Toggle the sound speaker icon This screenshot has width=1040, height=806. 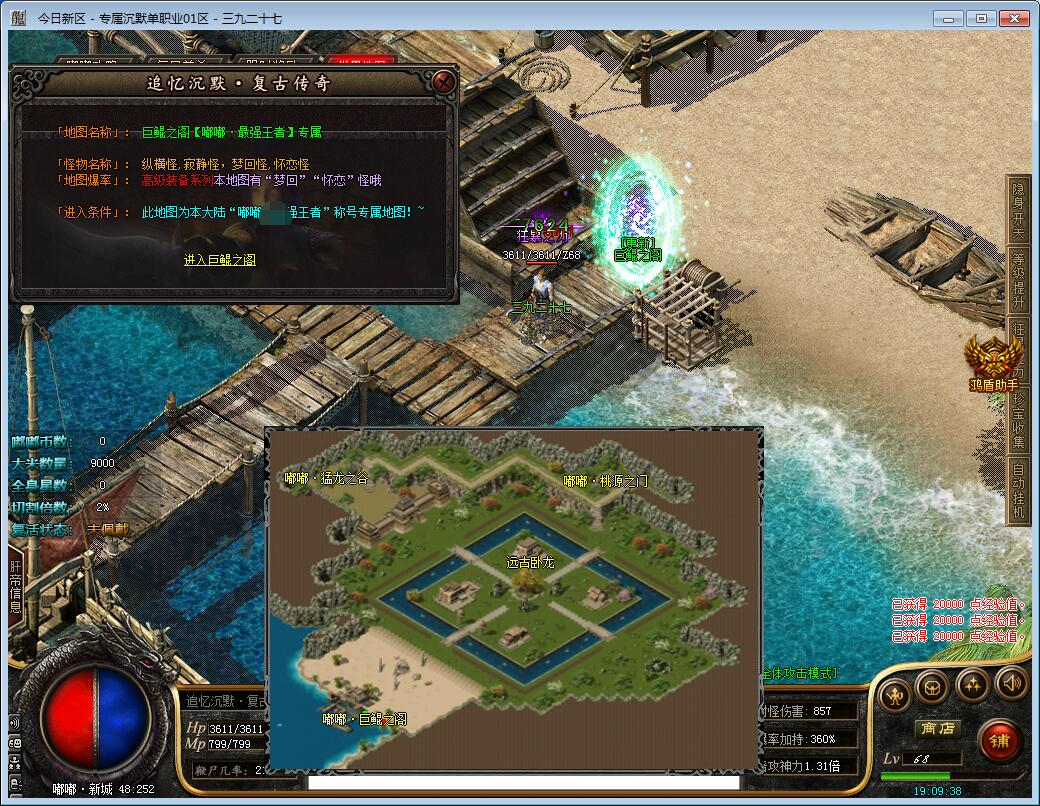click(1011, 685)
